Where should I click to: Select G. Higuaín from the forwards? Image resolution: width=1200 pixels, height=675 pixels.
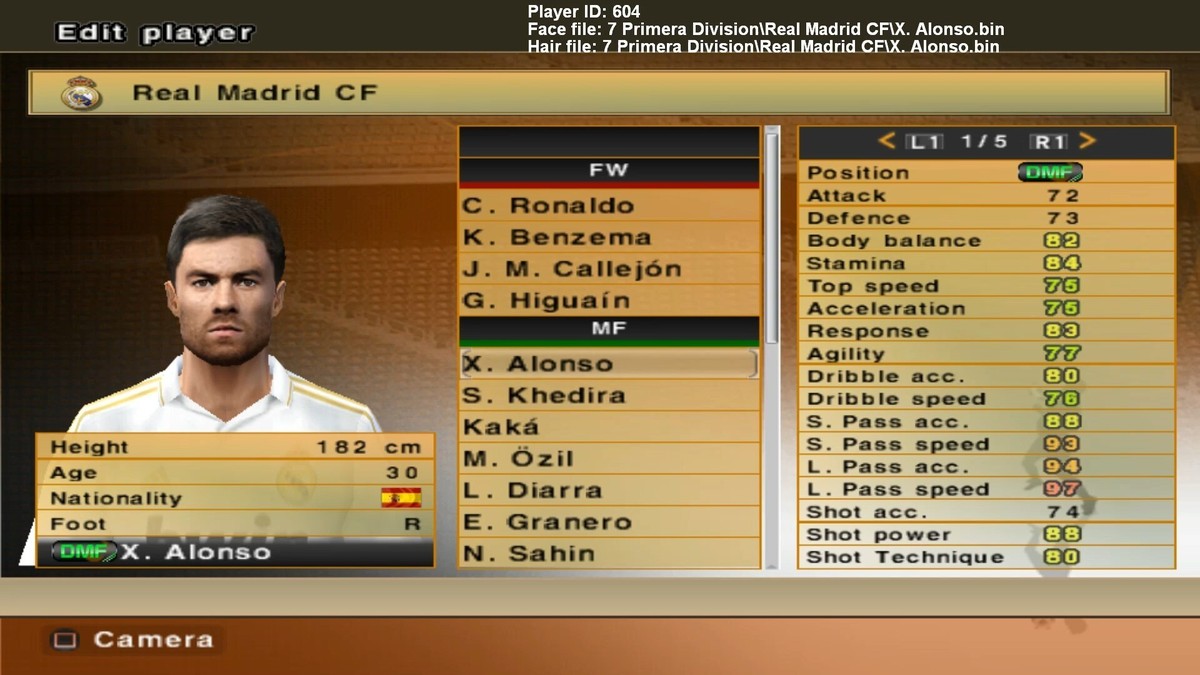click(608, 301)
